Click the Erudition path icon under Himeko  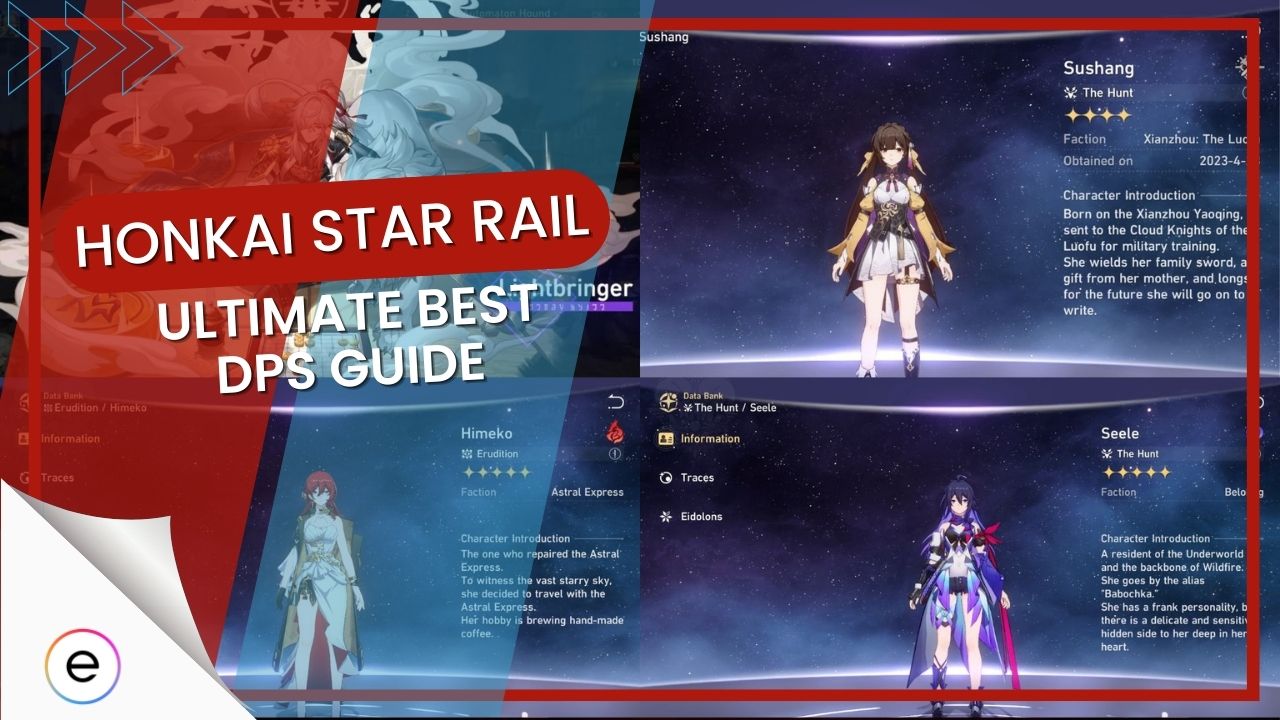(x=468, y=454)
